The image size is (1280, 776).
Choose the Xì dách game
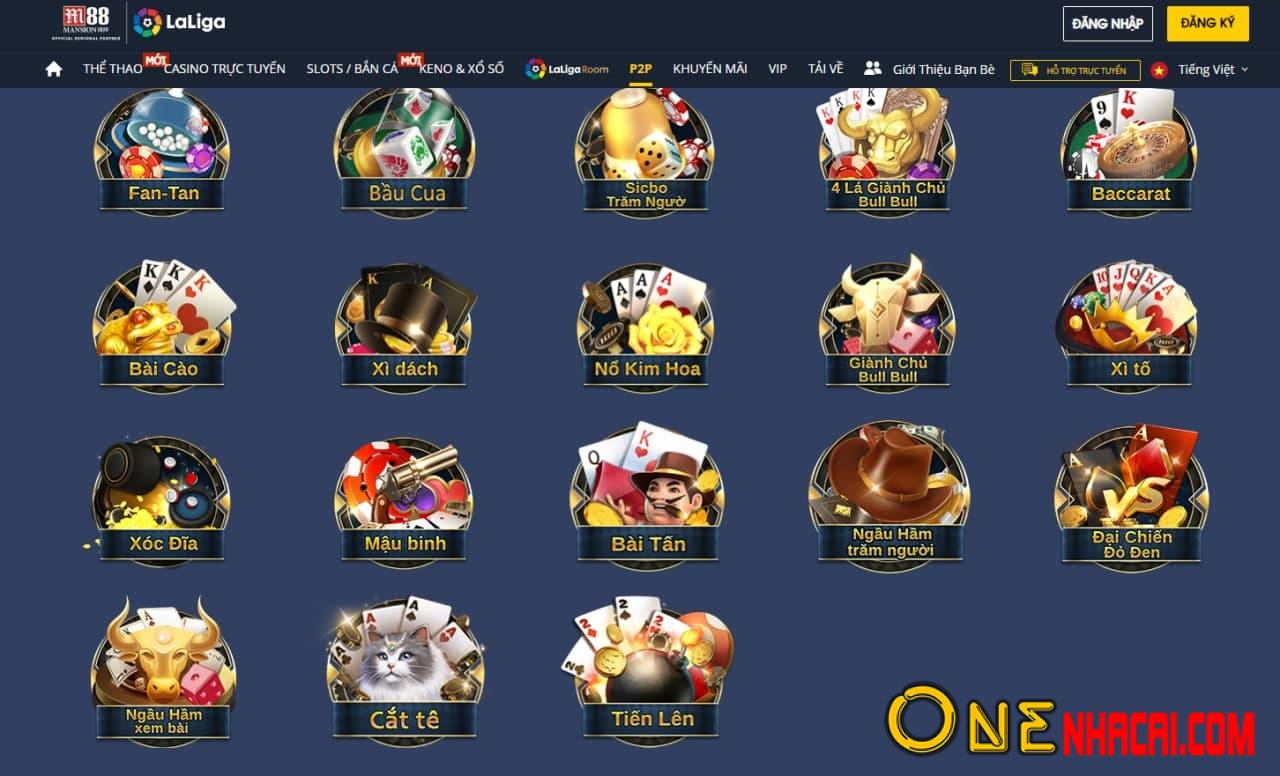click(404, 325)
